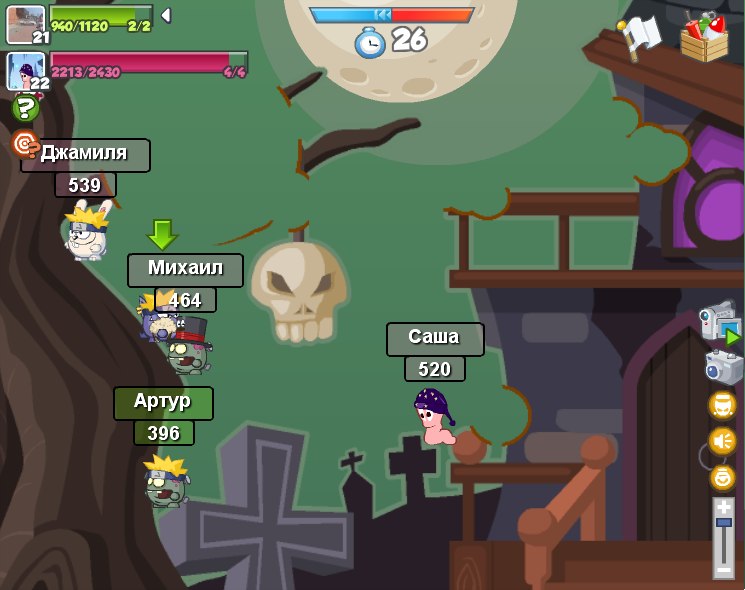Zoom out with the minus button
The height and width of the screenshot is (590, 745).
coord(723,569)
